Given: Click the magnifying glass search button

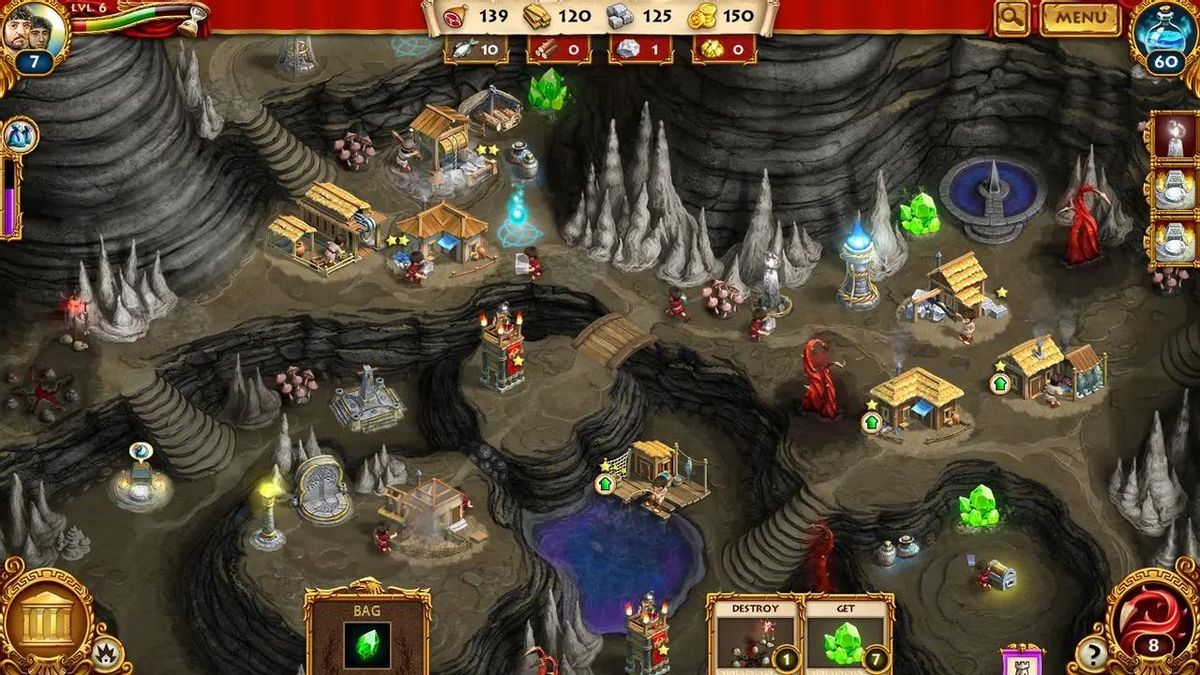Looking at the screenshot, I should point(1011,17).
